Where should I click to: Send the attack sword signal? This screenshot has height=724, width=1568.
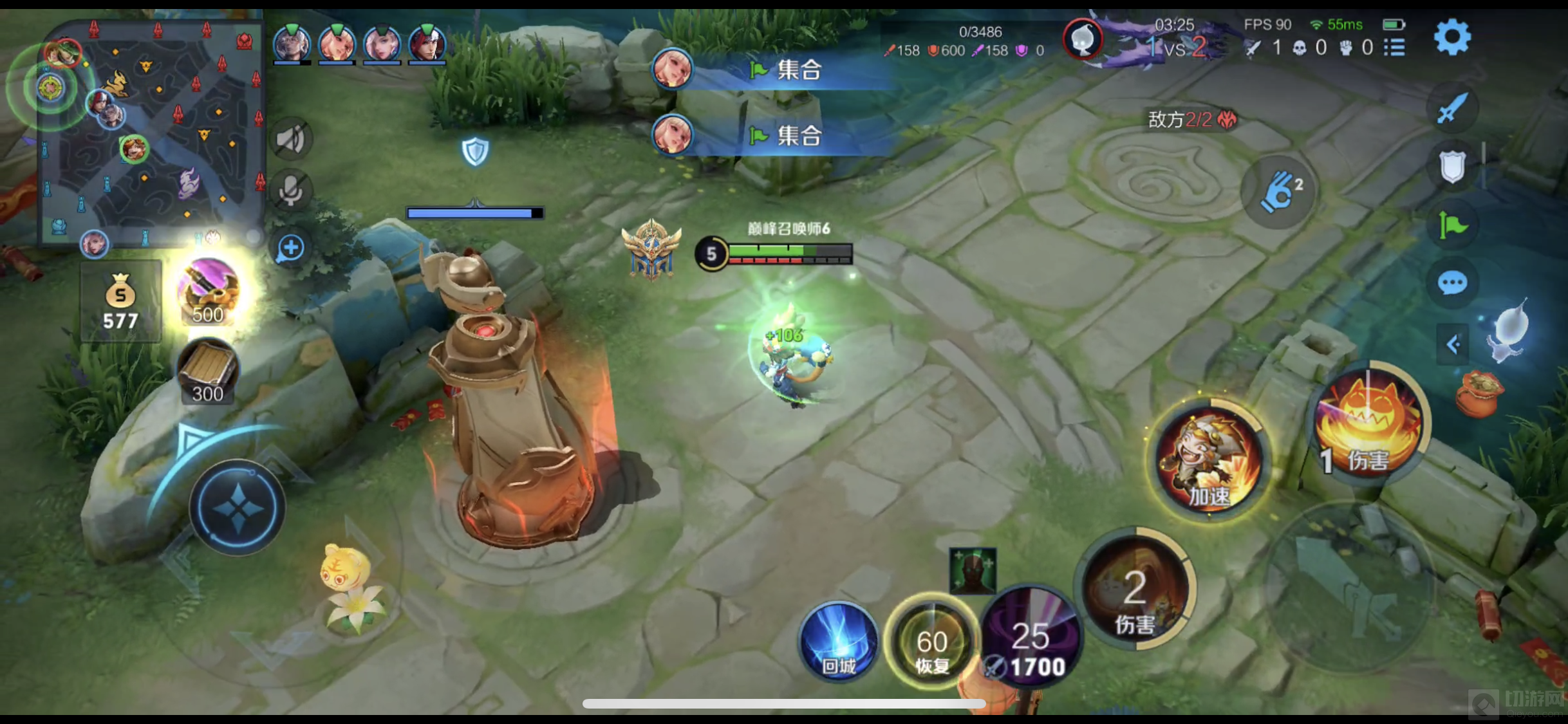click(x=1452, y=109)
